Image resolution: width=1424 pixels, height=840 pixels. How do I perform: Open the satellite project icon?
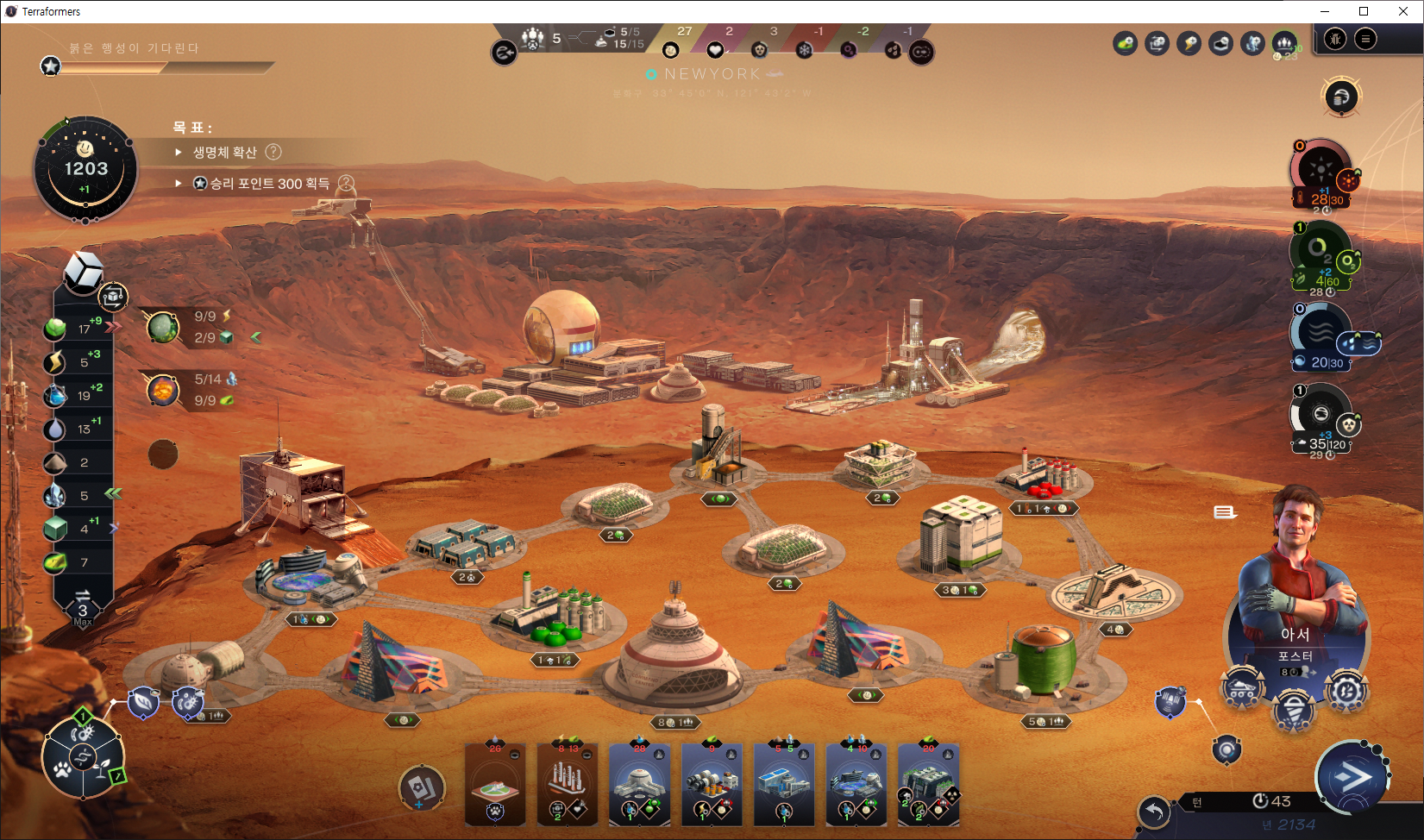[x=1170, y=700]
